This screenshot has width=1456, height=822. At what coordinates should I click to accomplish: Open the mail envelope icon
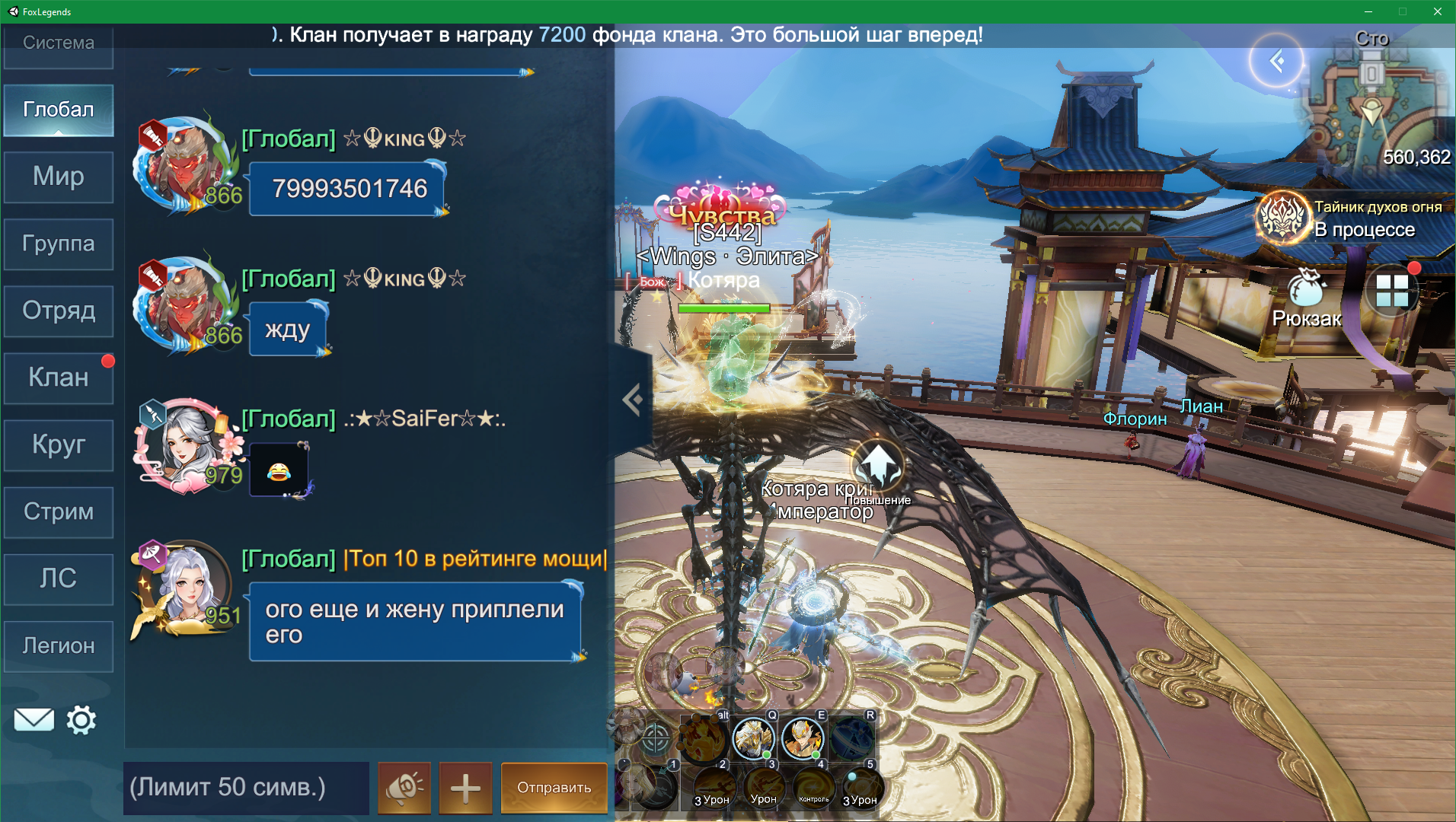click(x=34, y=719)
